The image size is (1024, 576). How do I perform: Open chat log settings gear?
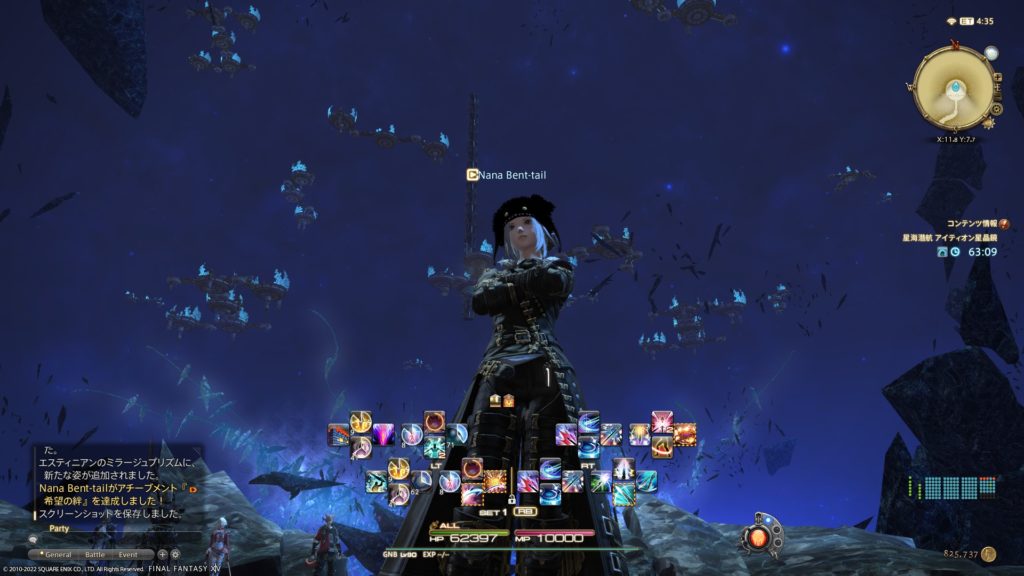pos(175,554)
